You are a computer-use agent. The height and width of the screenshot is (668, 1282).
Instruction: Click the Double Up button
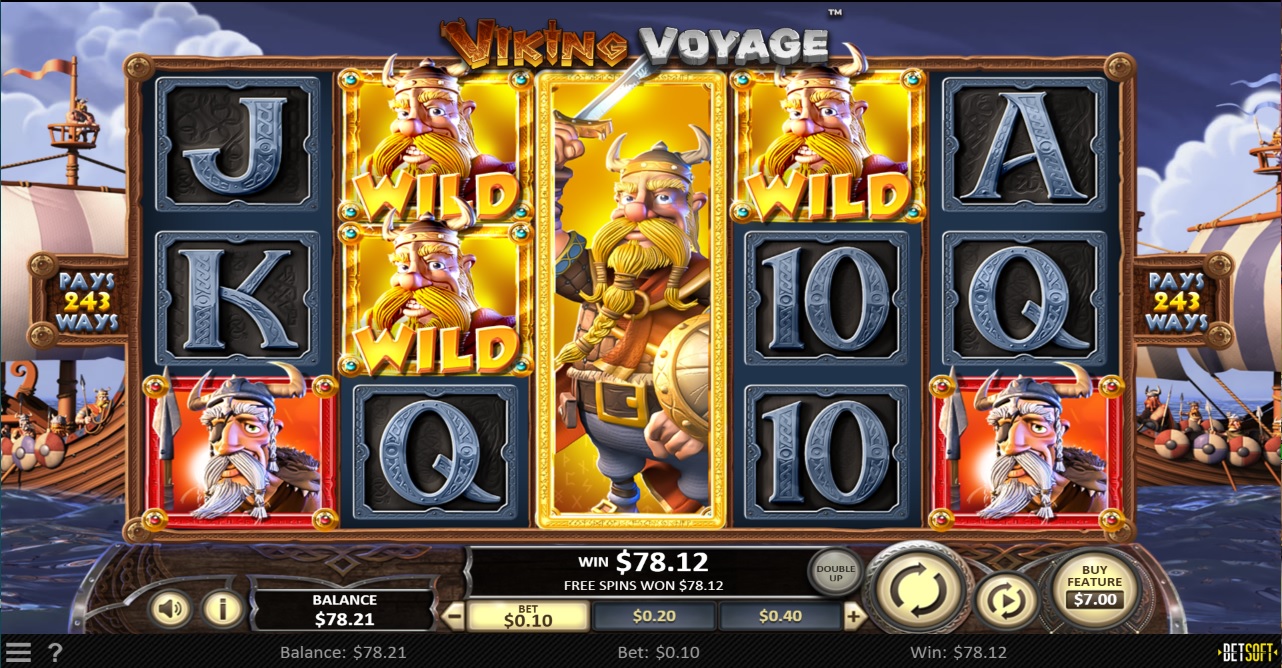point(835,573)
